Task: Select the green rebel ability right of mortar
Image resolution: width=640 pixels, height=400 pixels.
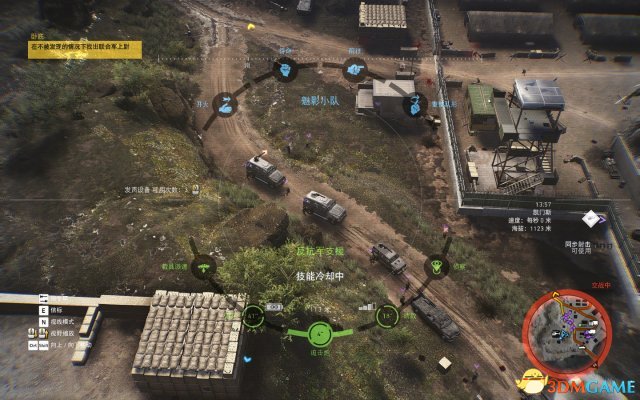Action: point(384,317)
